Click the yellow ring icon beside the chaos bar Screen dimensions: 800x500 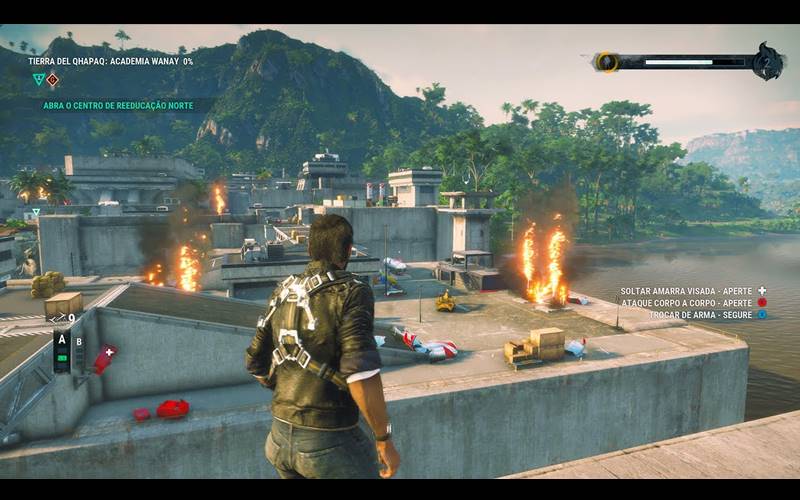tap(606, 62)
